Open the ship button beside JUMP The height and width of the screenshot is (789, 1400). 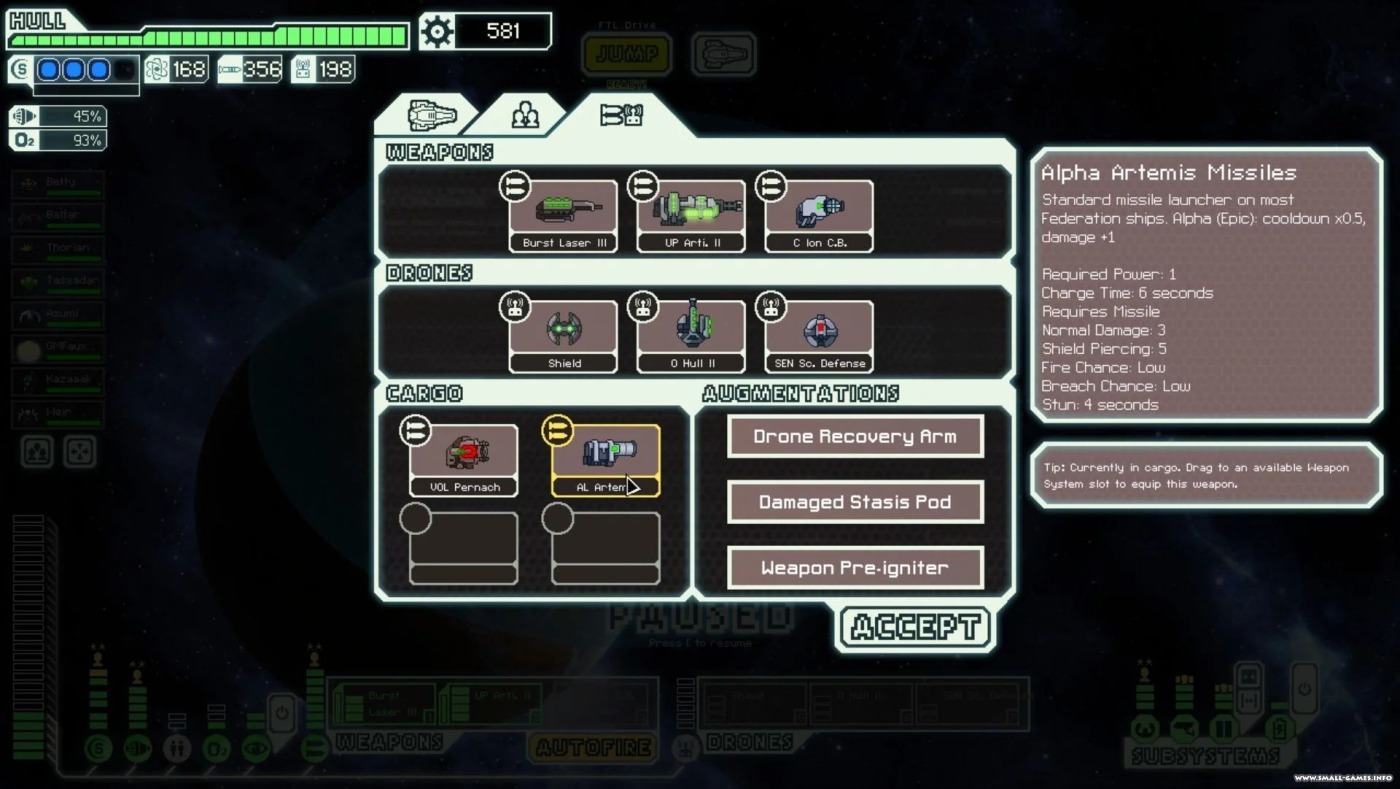(723, 54)
